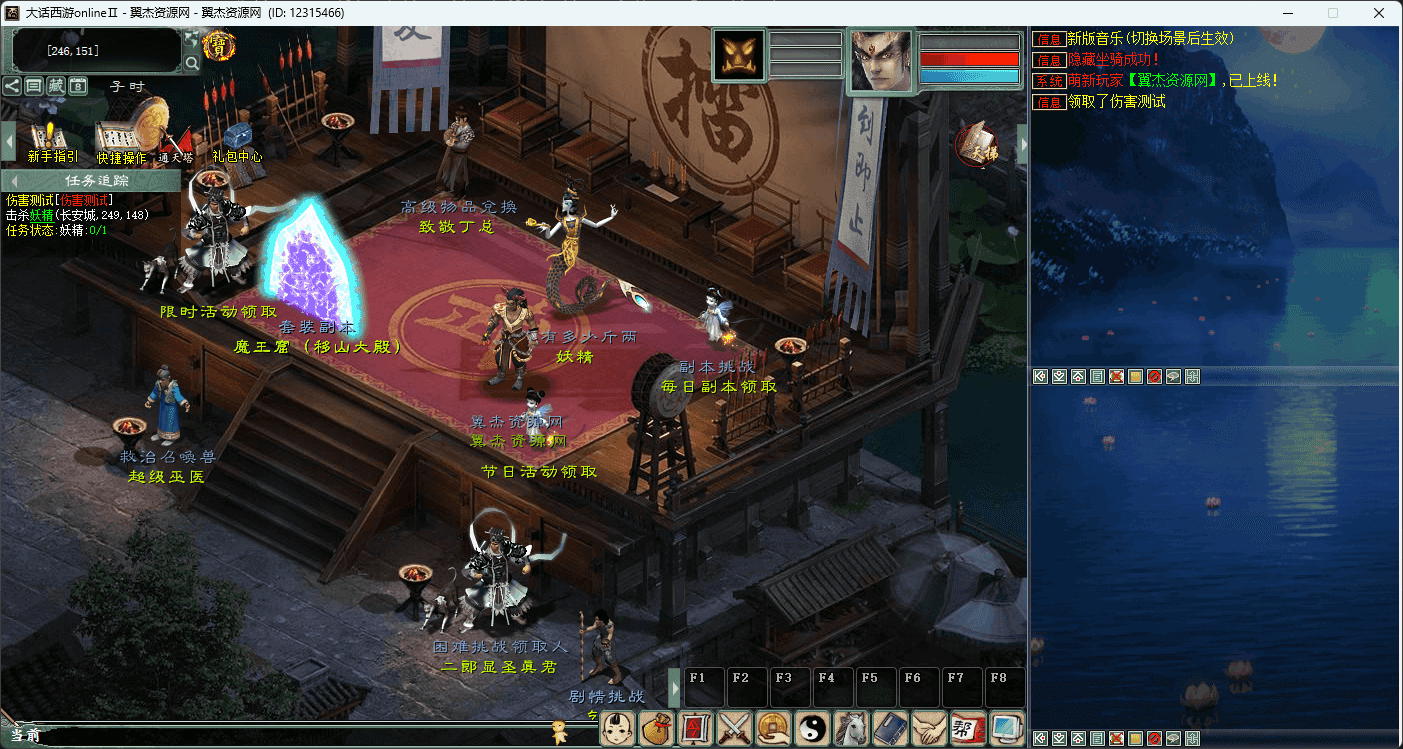Open the 新手指引 beginner guide
The width and height of the screenshot is (1403, 749).
(x=52, y=142)
